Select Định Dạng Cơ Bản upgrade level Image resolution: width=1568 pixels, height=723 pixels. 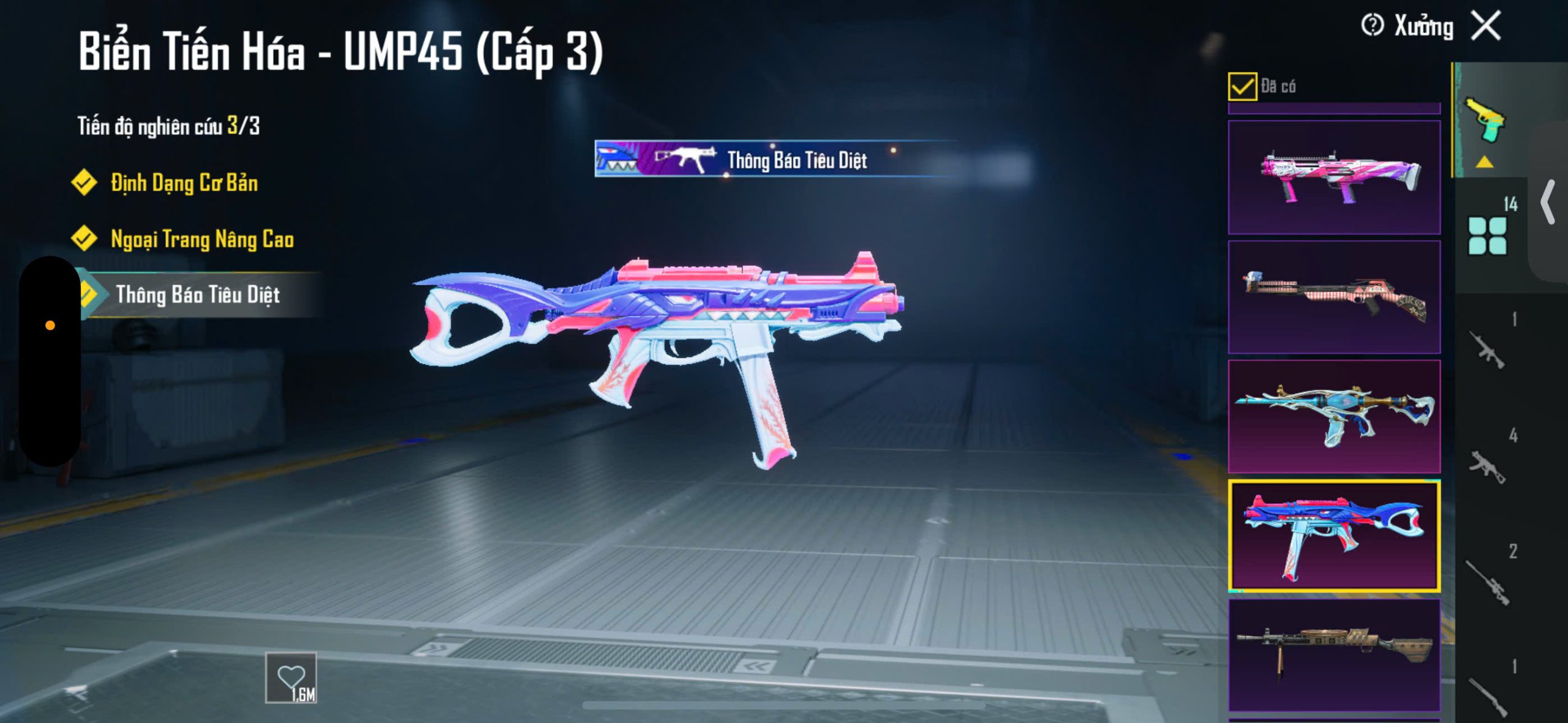[184, 183]
